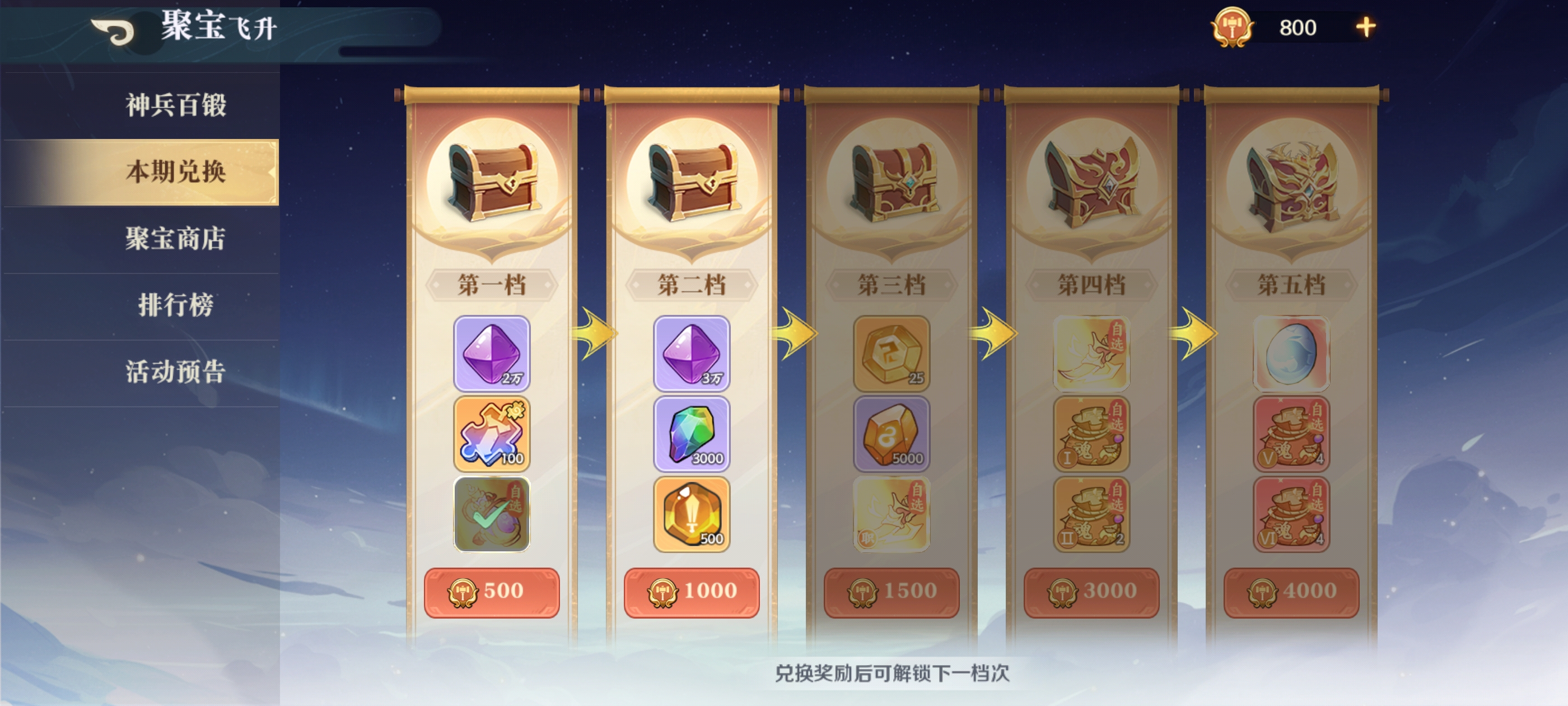The height and width of the screenshot is (706, 1568).
Task: Select the 2万 purple gem reward in 第一档
Action: [493, 354]
